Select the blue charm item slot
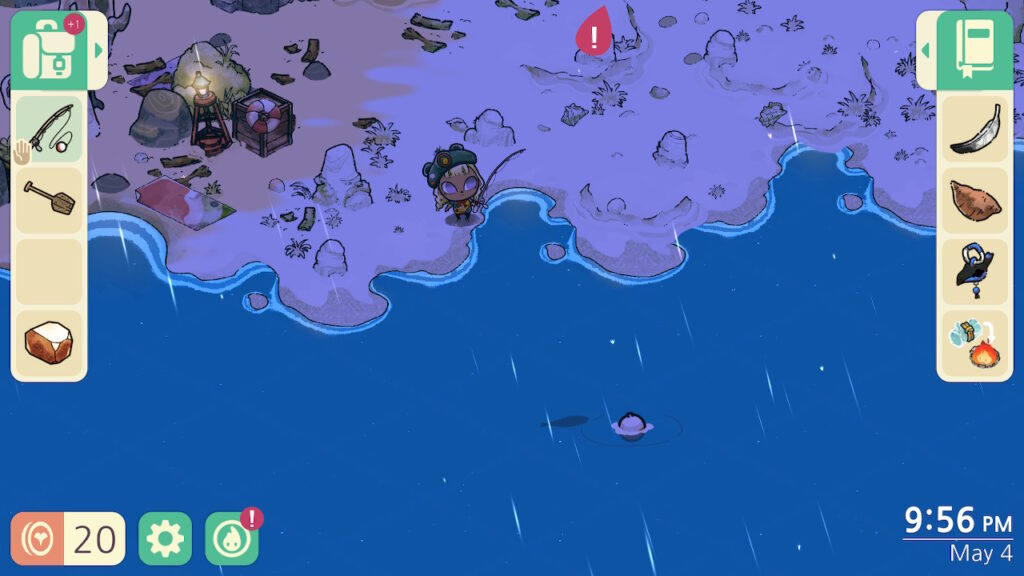This screenshot has height=576, width=1024. click(x=974, y=271)
